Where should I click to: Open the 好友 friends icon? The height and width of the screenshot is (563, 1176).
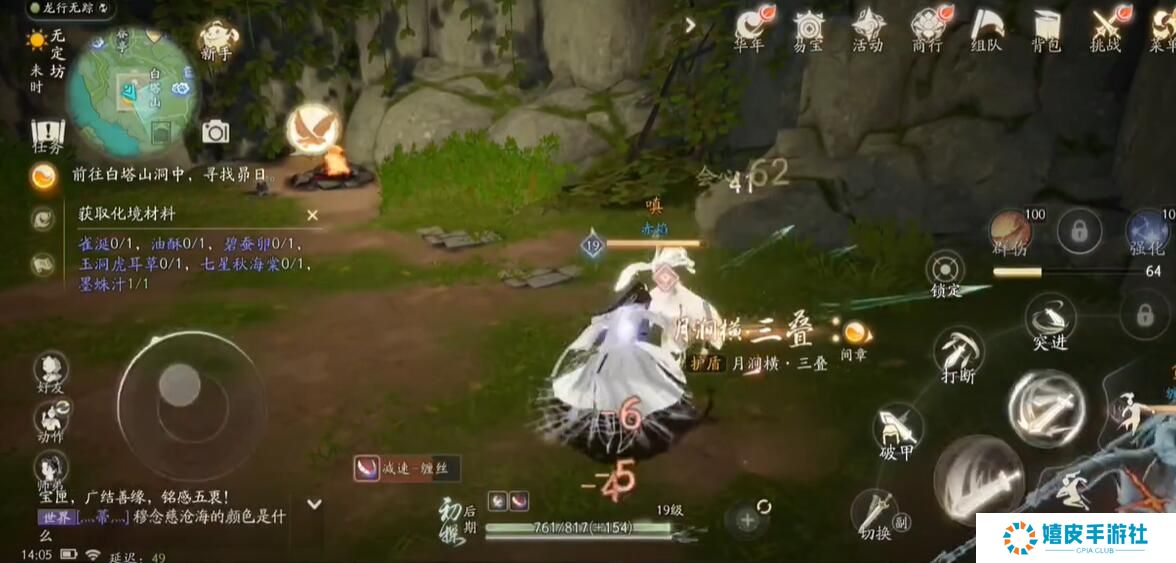click(x=50, y=370)
